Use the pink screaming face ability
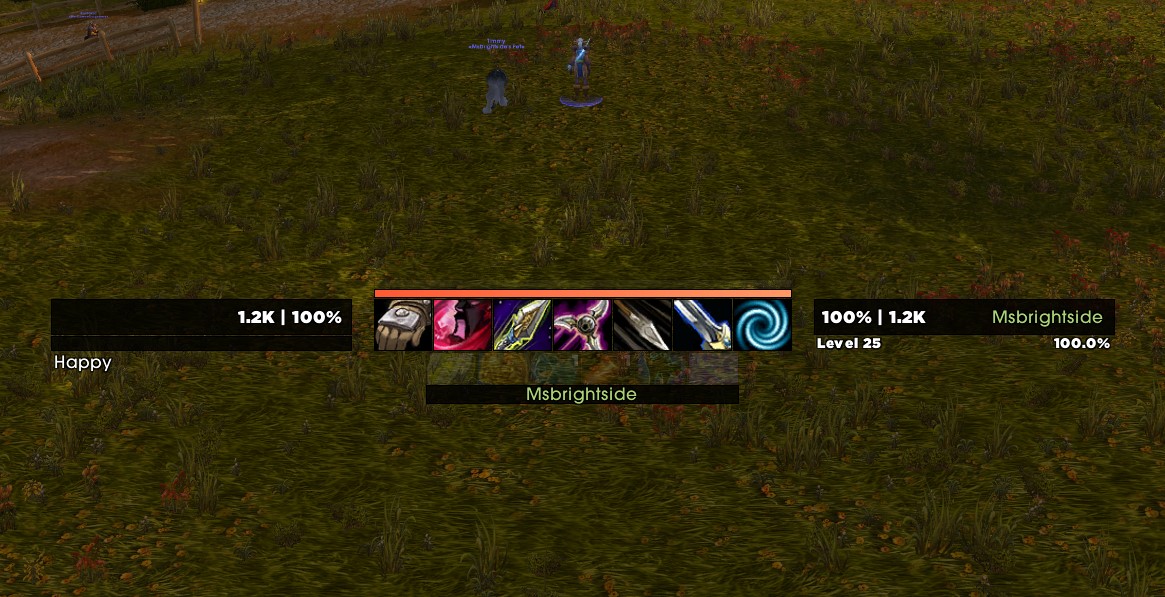Viewport: 1165px width, 597px height. tap(463, 325)
